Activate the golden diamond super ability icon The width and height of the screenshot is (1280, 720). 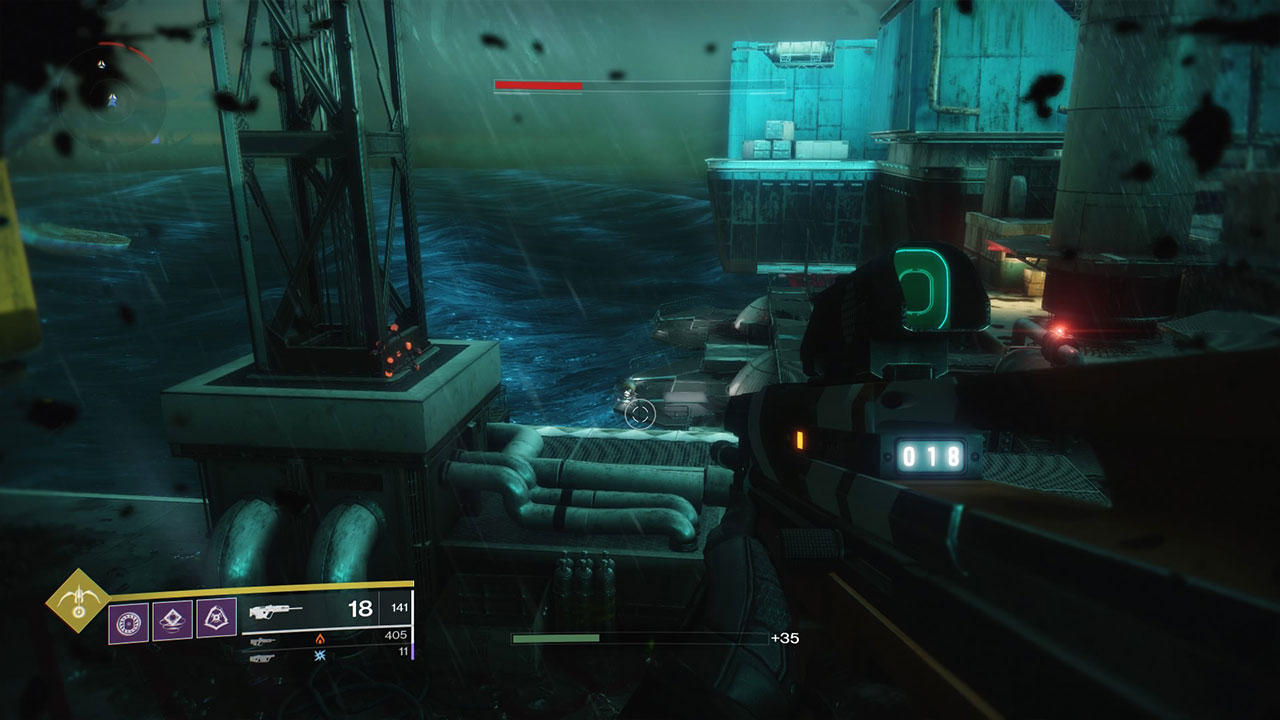click(77, 603)
